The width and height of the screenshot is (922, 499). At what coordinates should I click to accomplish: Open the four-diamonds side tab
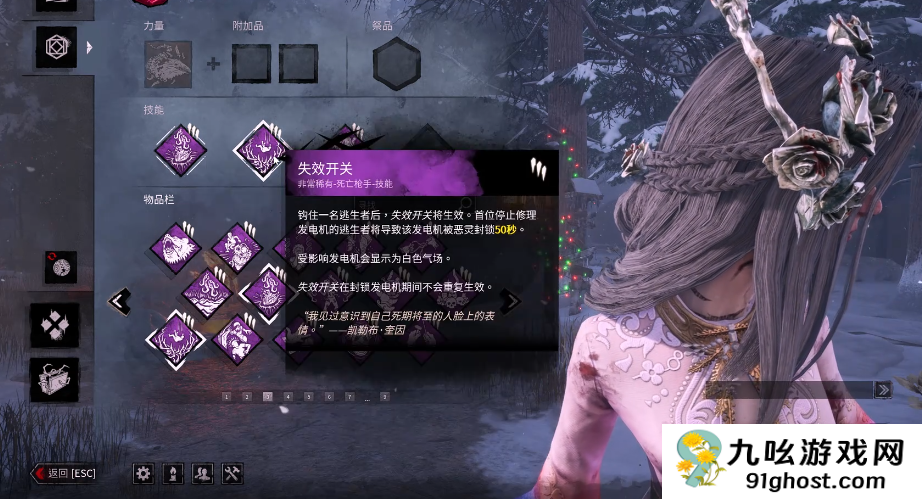click(x=54, y=325)
